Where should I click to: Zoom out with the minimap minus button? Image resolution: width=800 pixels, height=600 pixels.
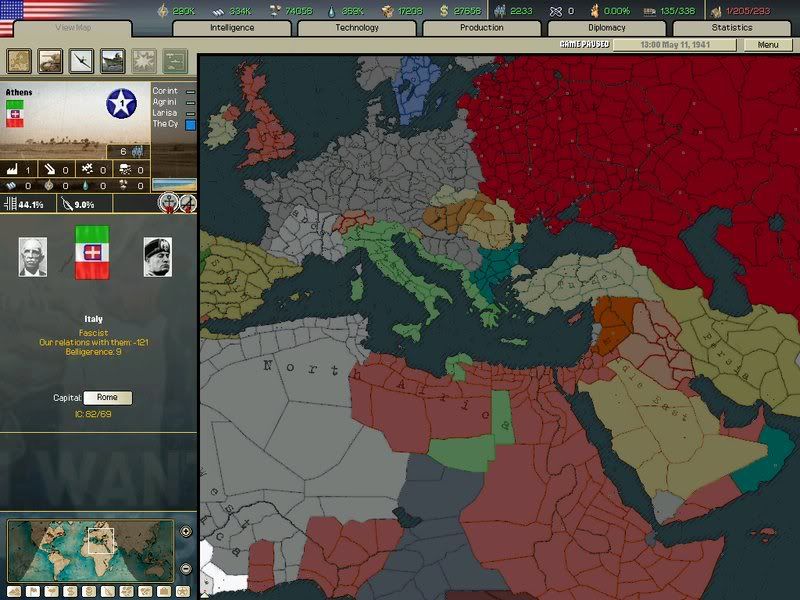tap(186, 568)
